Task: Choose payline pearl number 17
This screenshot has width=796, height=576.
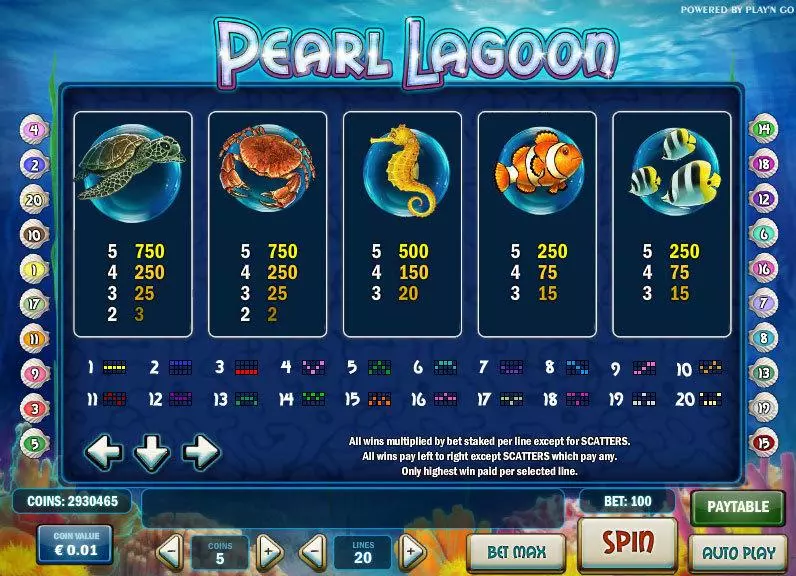Action: pos(33,303)
